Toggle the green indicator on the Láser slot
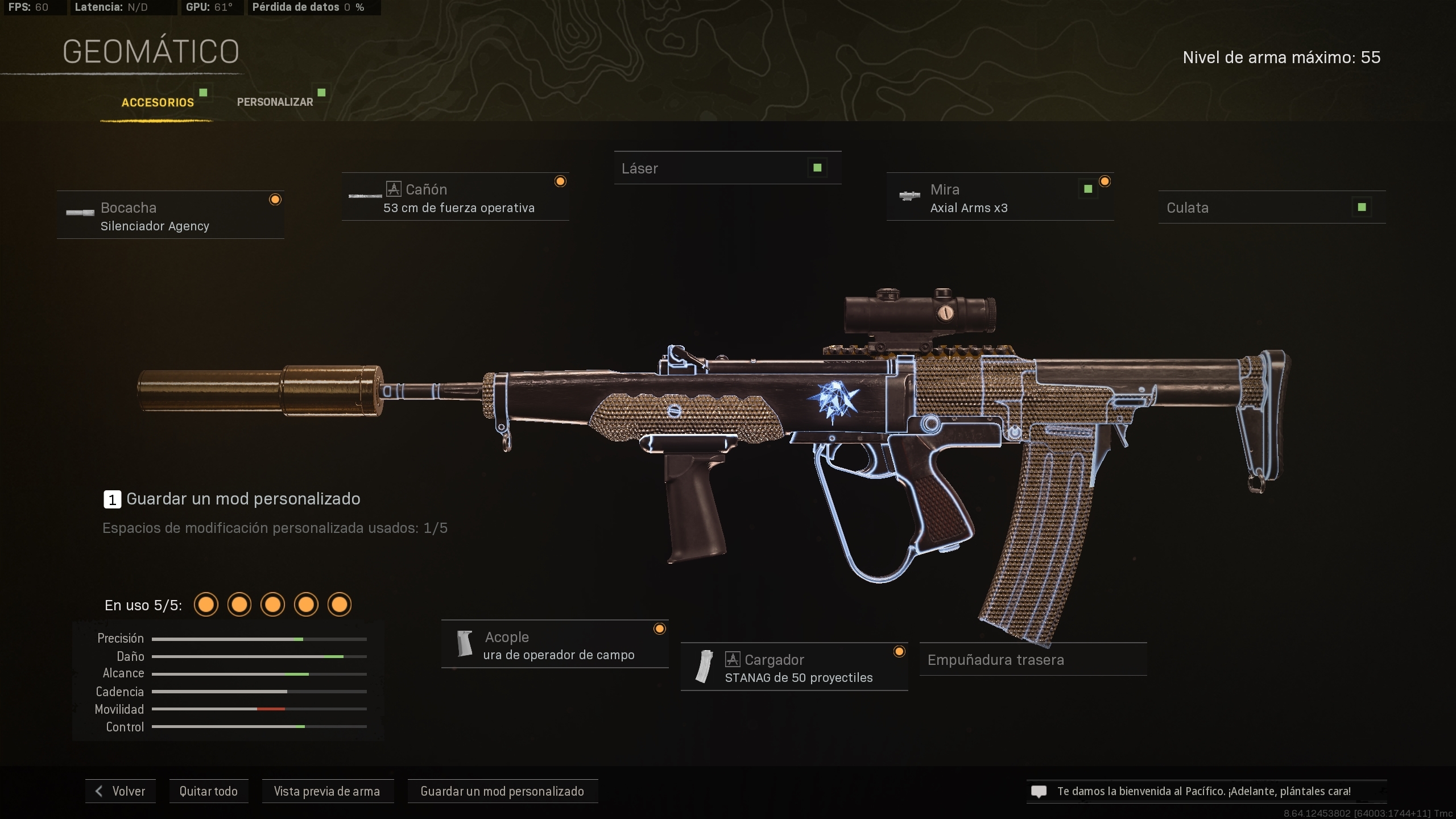The height and width of the screenshot is (819, 1456). tap(817, 167)
